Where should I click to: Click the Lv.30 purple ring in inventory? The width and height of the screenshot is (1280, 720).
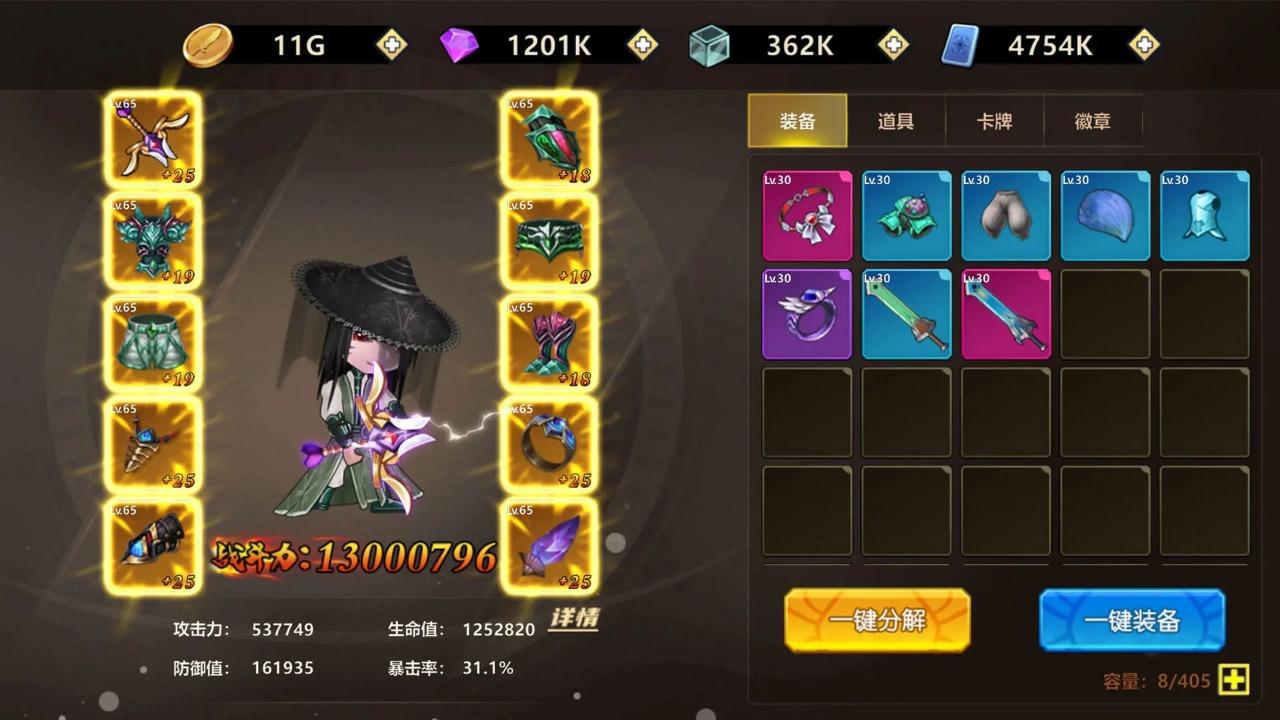pos(807,315)
